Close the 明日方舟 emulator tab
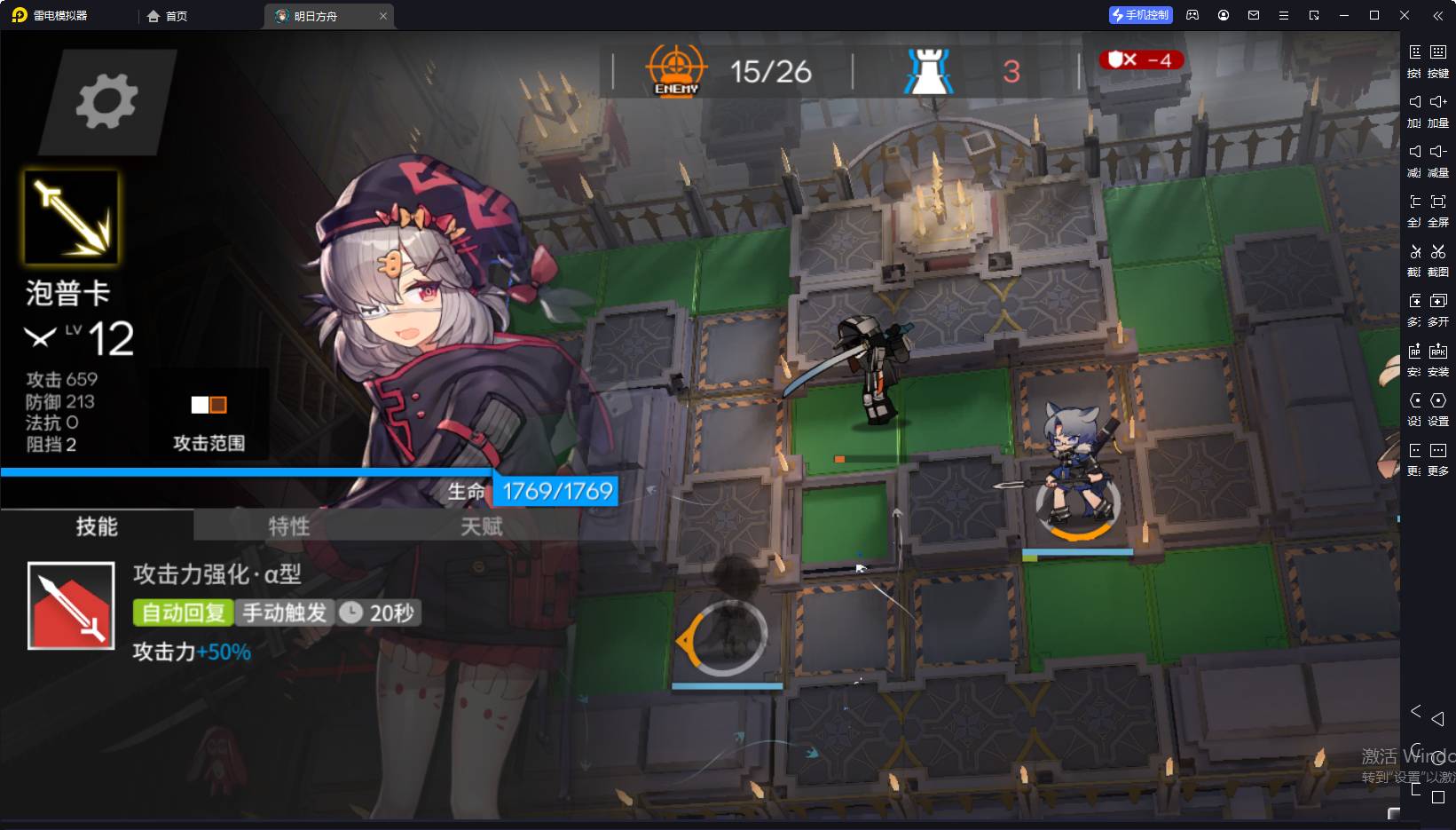The height and width of the screenshot is (830, 1456). 383,16
